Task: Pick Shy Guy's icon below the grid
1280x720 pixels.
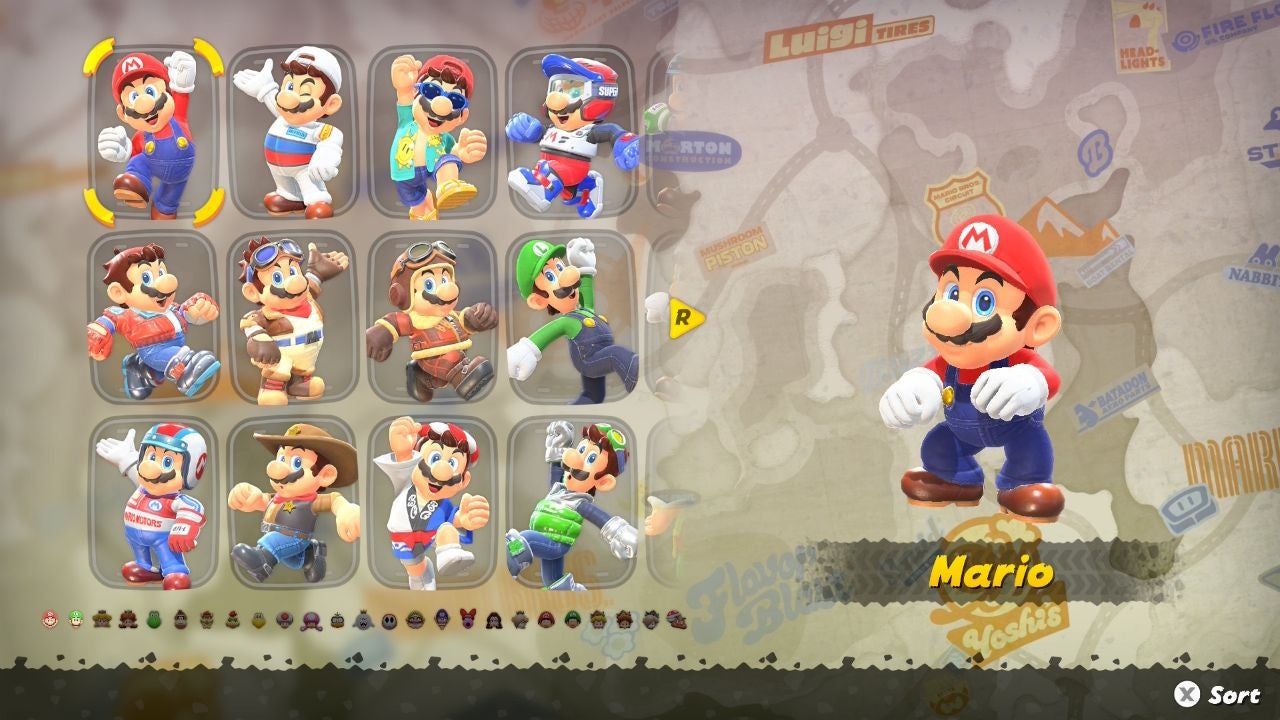Action: tap(389, 620)
